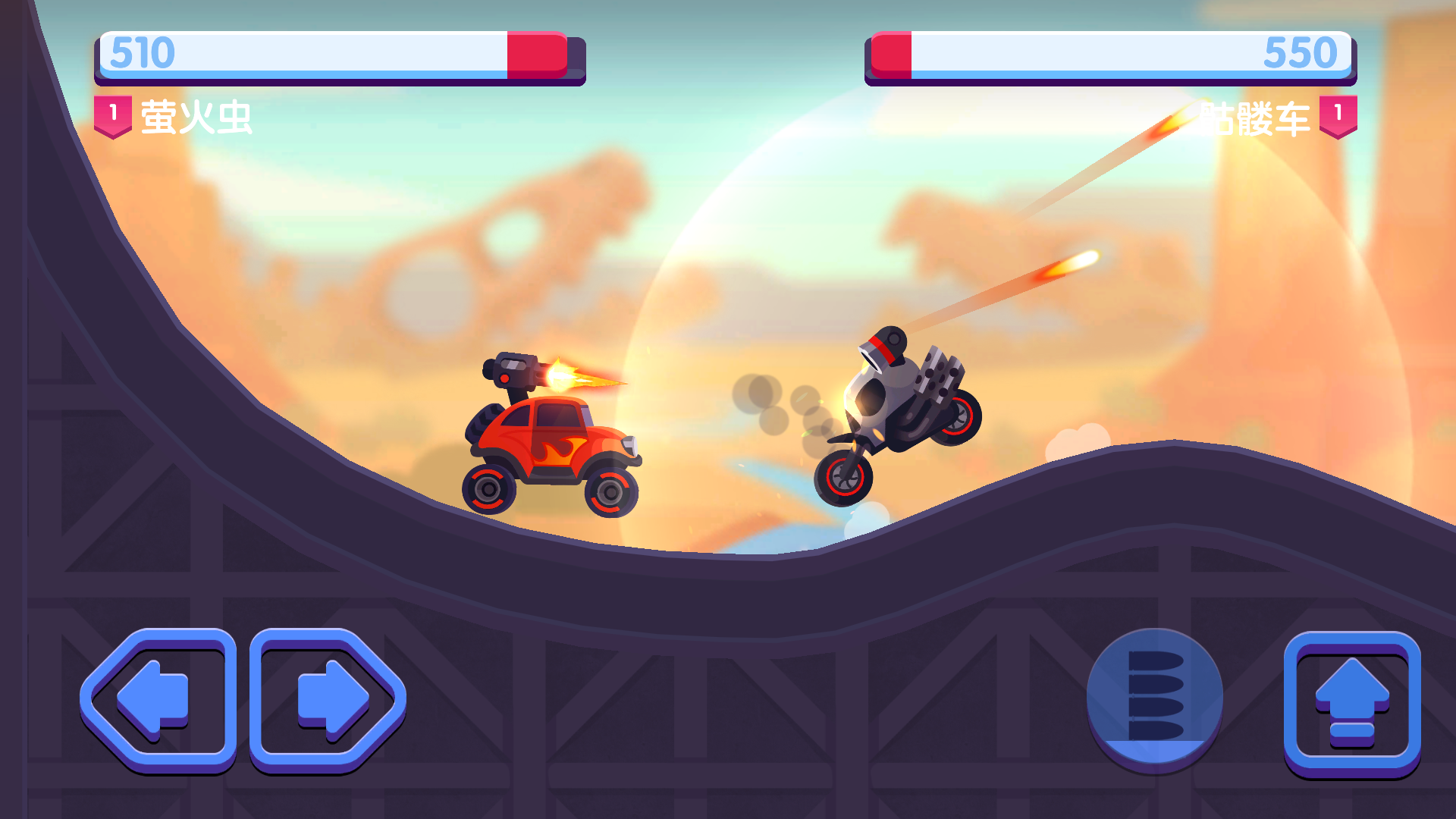Hit the up arrow boost button
The image size is (1456, 819).
coord(1351,702)
